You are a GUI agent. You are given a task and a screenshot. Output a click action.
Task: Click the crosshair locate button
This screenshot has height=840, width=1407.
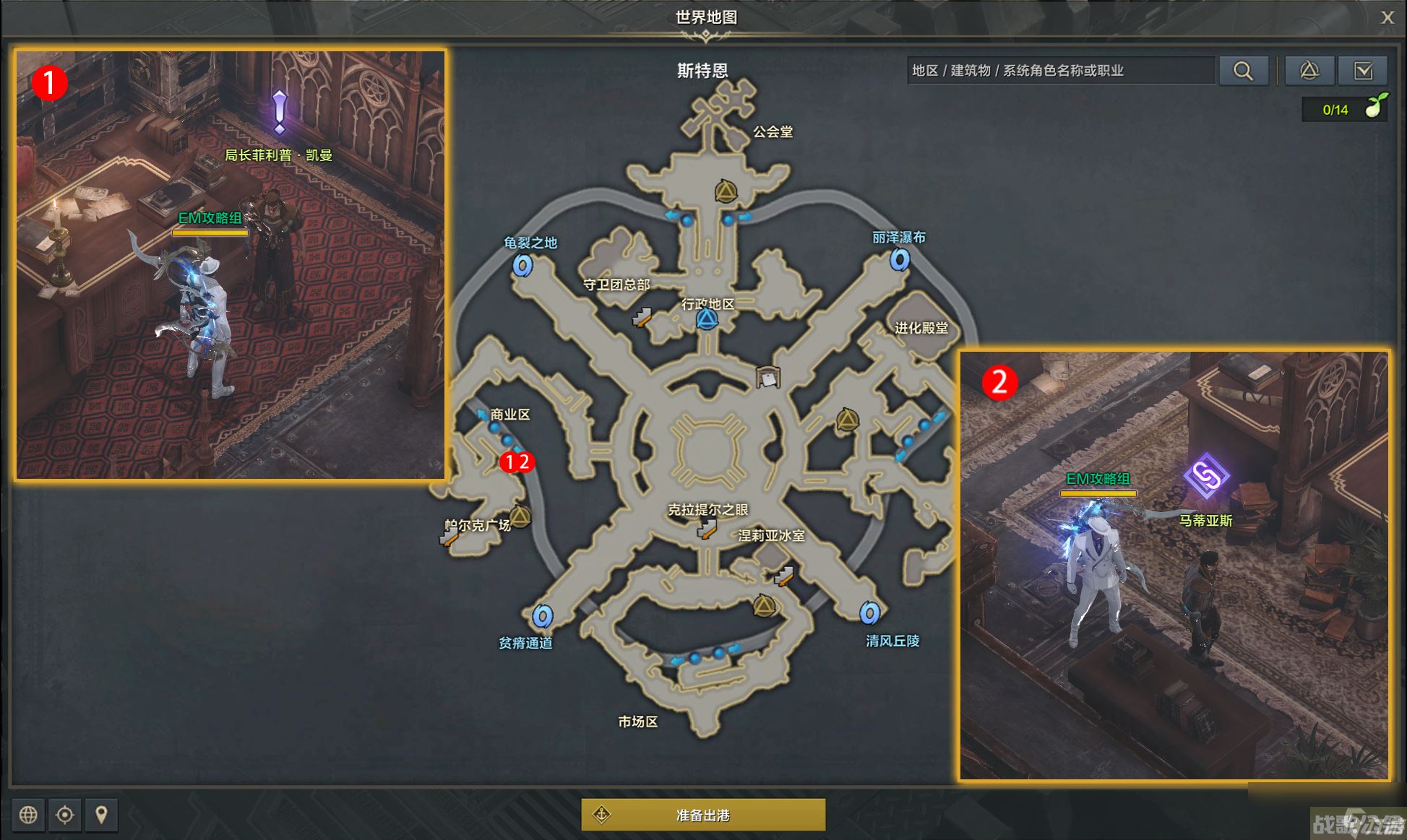[x=65, y=815]
